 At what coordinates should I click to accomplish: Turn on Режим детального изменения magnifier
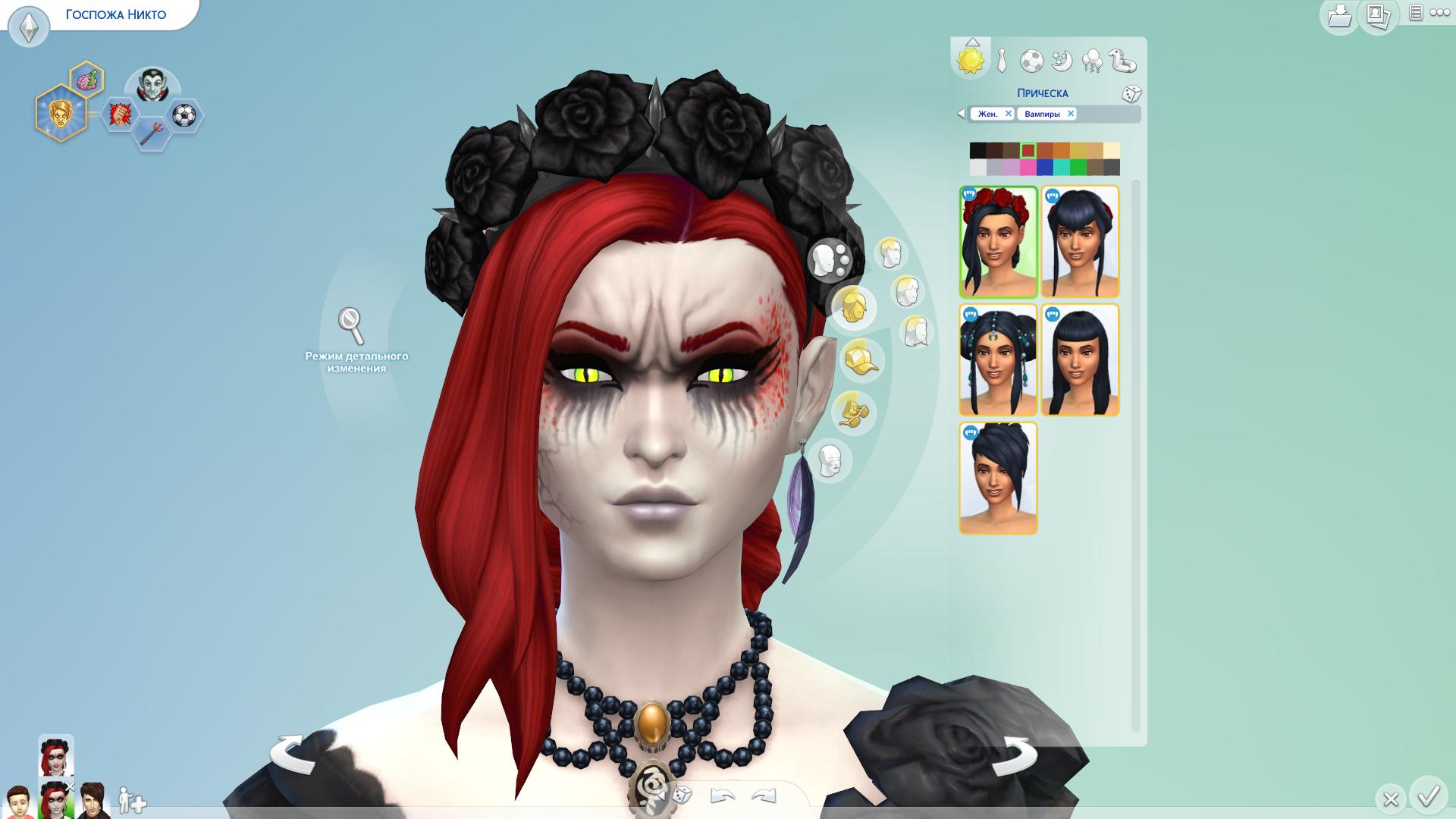pyautogui.click(x=351, y=326)
